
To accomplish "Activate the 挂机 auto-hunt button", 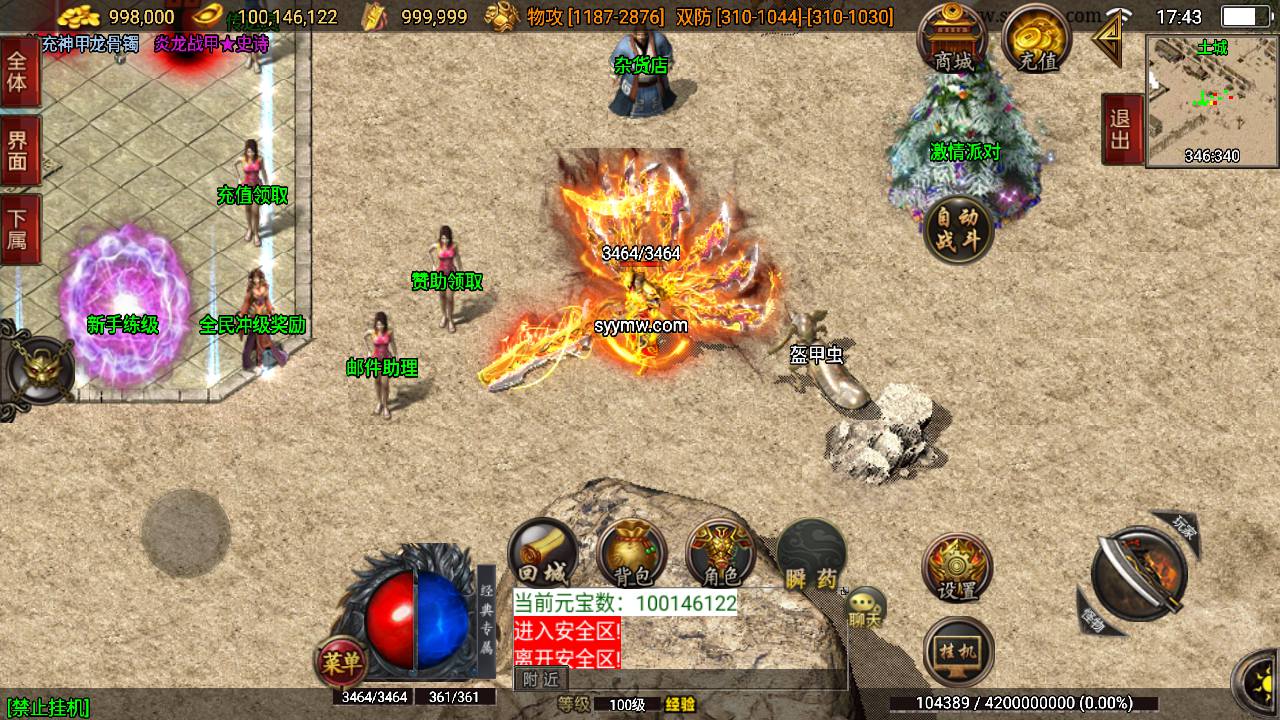I will pos(958,651).
